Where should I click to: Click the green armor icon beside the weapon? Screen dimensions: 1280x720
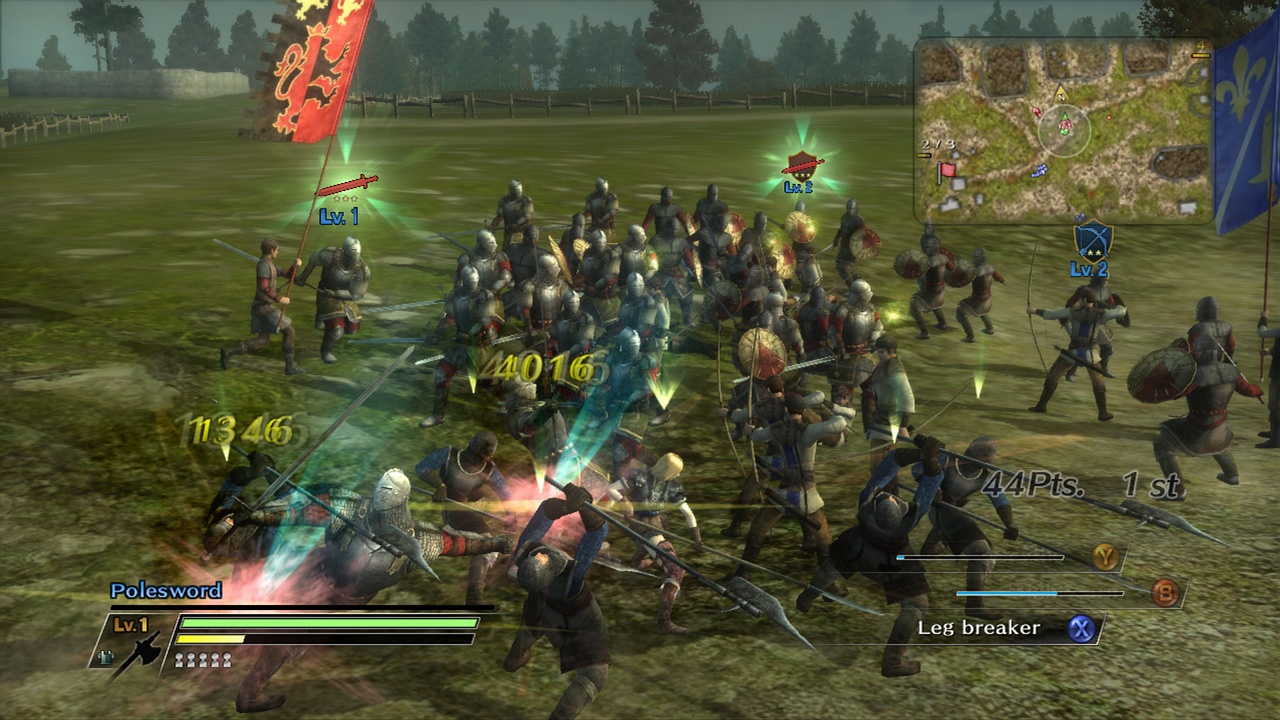[x=108, y=655]
